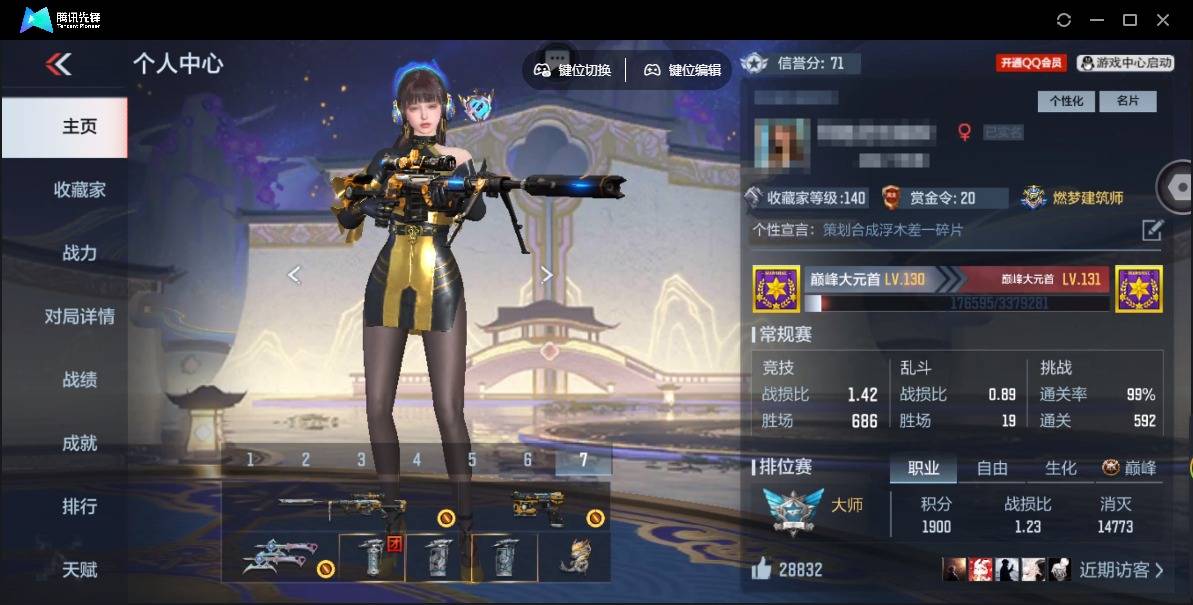Show the next character with the right arrow

click(546, 275)
